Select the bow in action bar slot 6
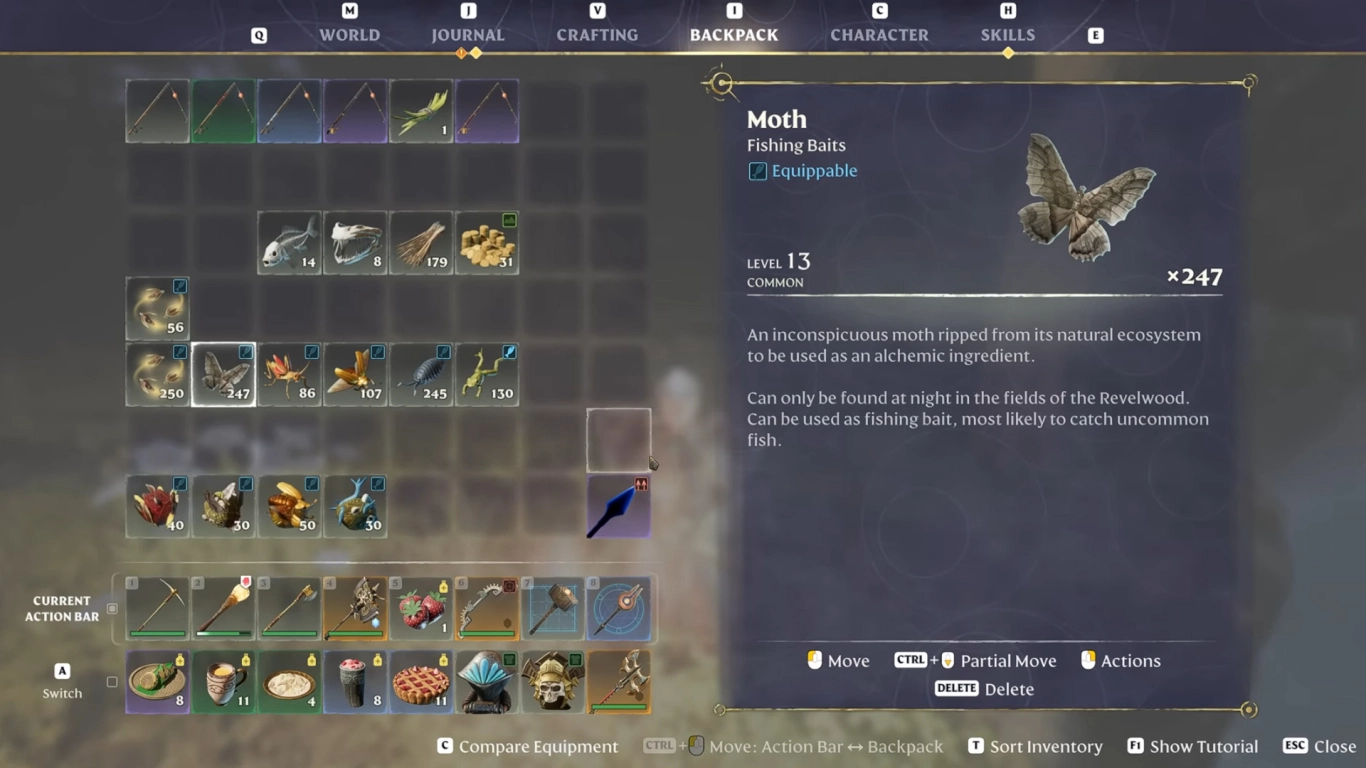1366x768 pixels. coord(487,607)
